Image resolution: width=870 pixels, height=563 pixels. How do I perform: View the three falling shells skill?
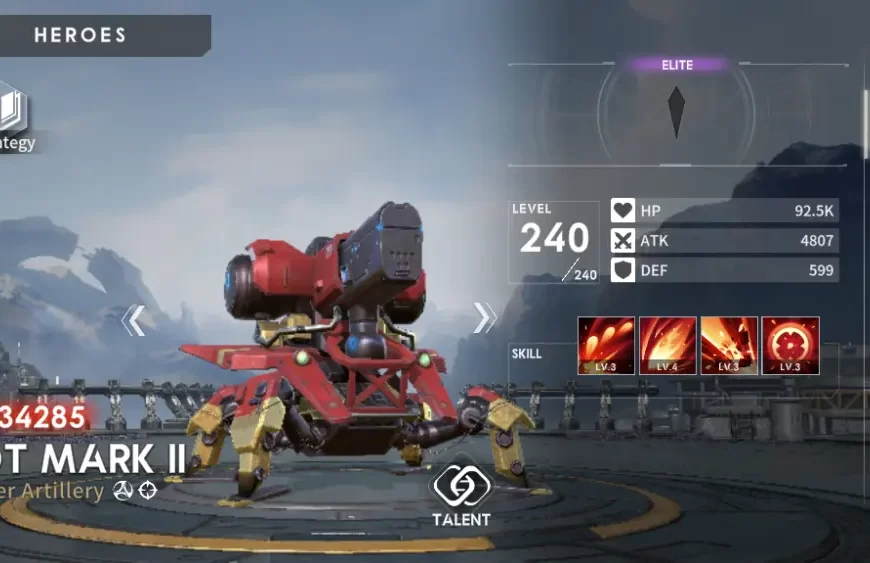point(606,345)
